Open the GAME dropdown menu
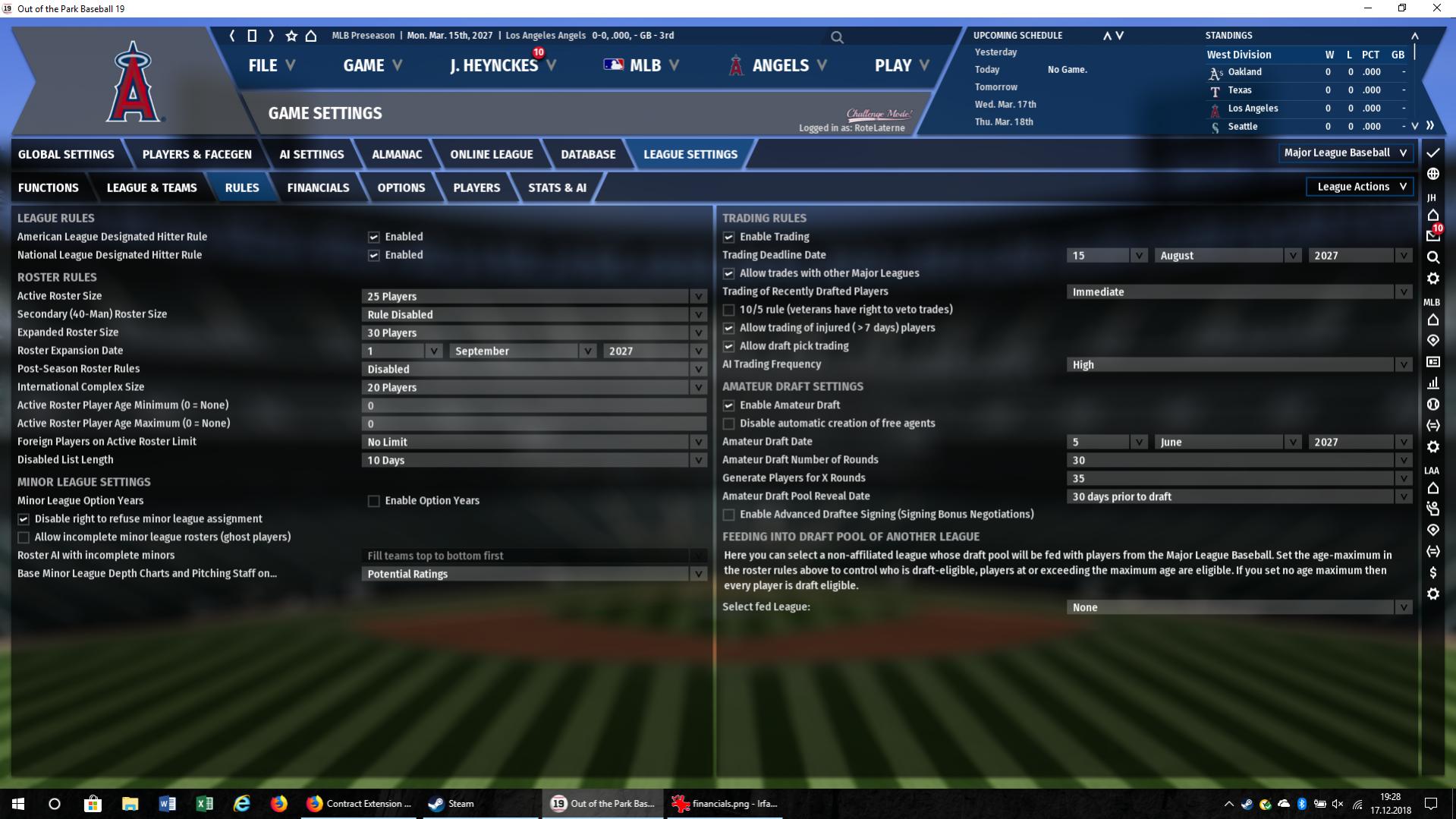Image resolution: width=1456 pixels, height=819 pixels. (372, 65)
